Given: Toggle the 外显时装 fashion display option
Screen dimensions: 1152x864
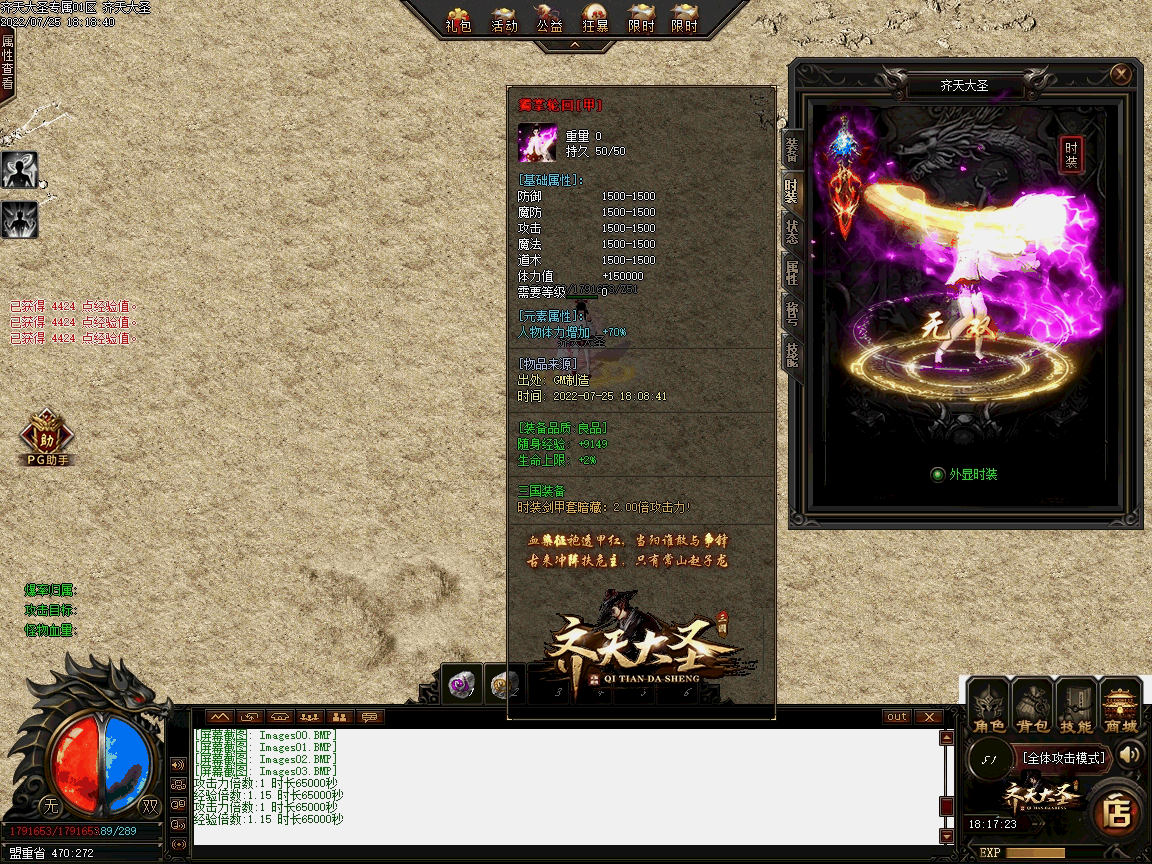Looking at the screenshot, I should 937,474.
